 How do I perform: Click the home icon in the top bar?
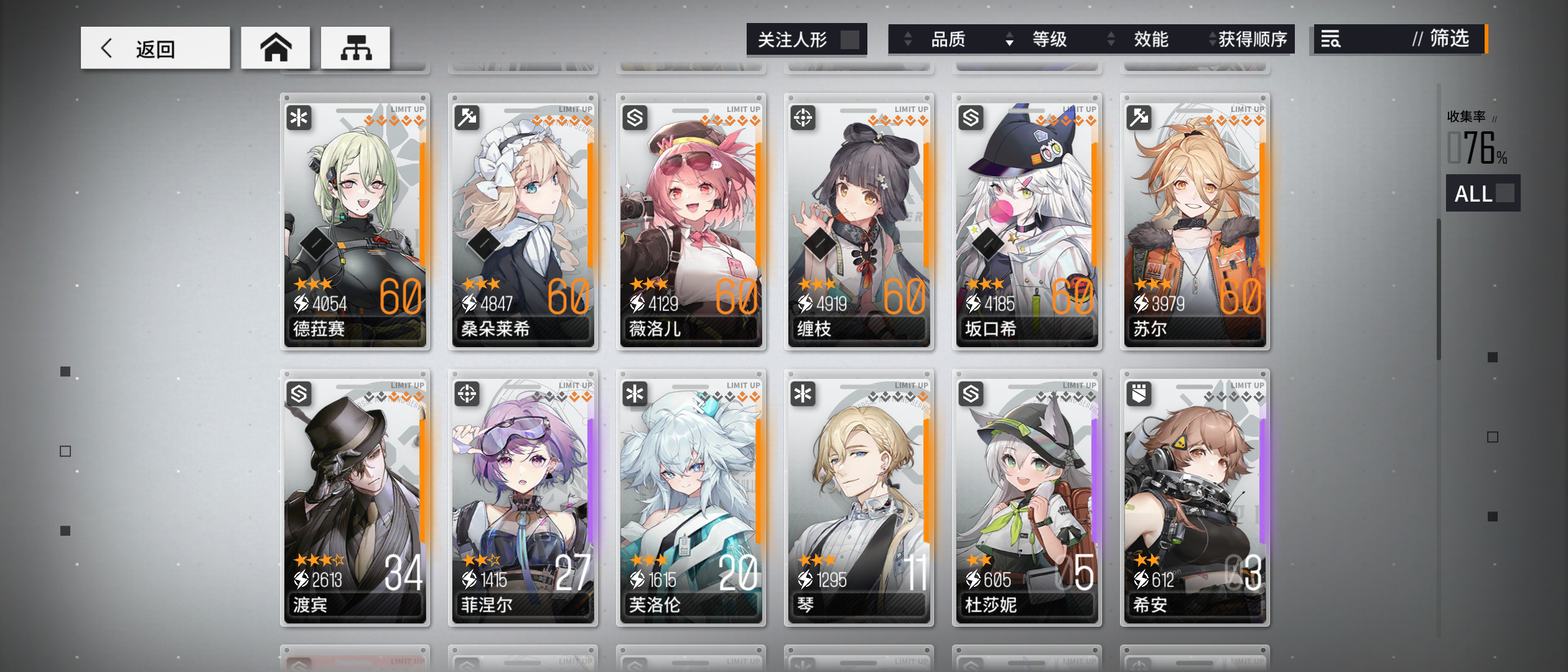point(276,47)
